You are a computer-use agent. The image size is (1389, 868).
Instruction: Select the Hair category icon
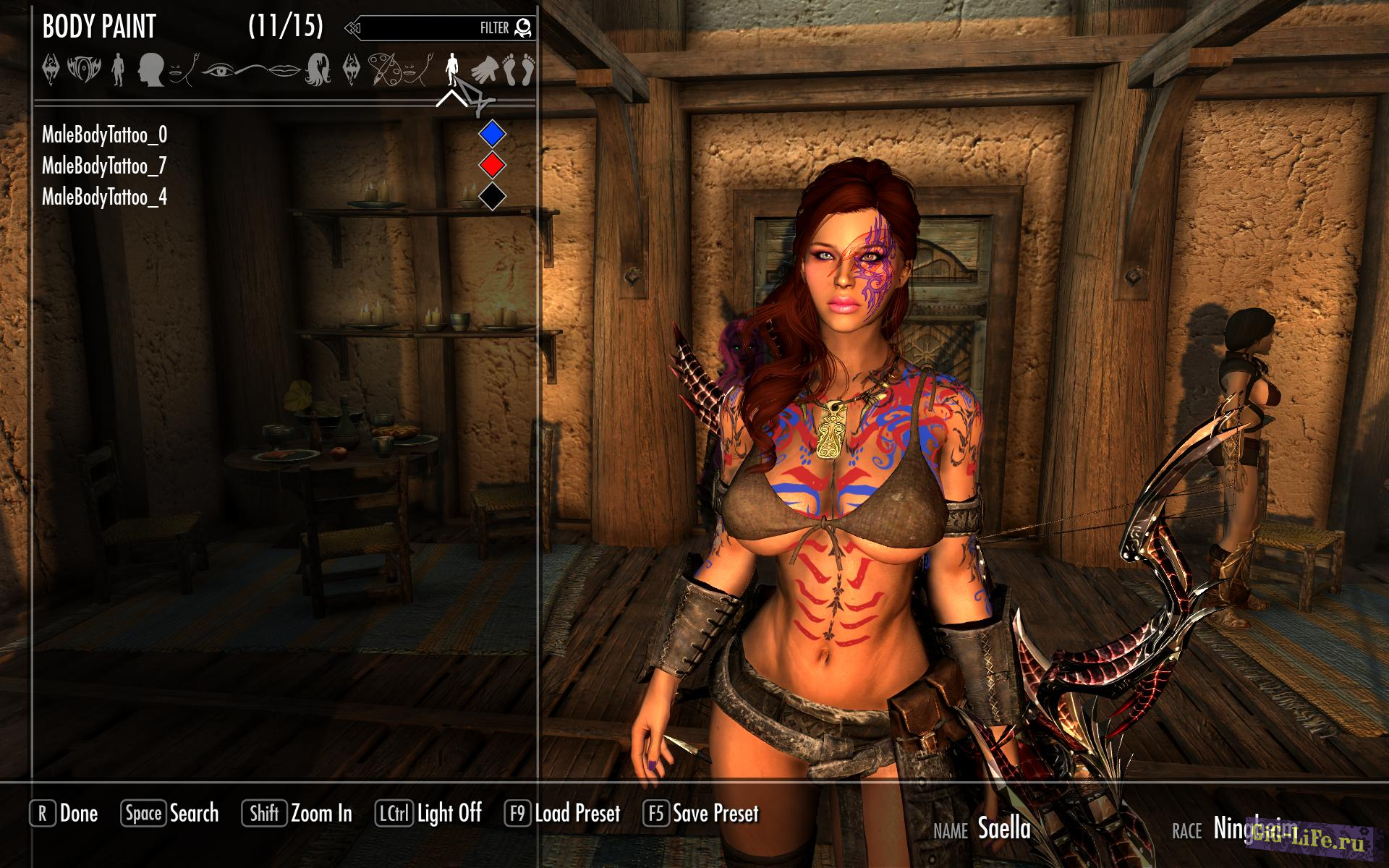[x=319, y=70]
